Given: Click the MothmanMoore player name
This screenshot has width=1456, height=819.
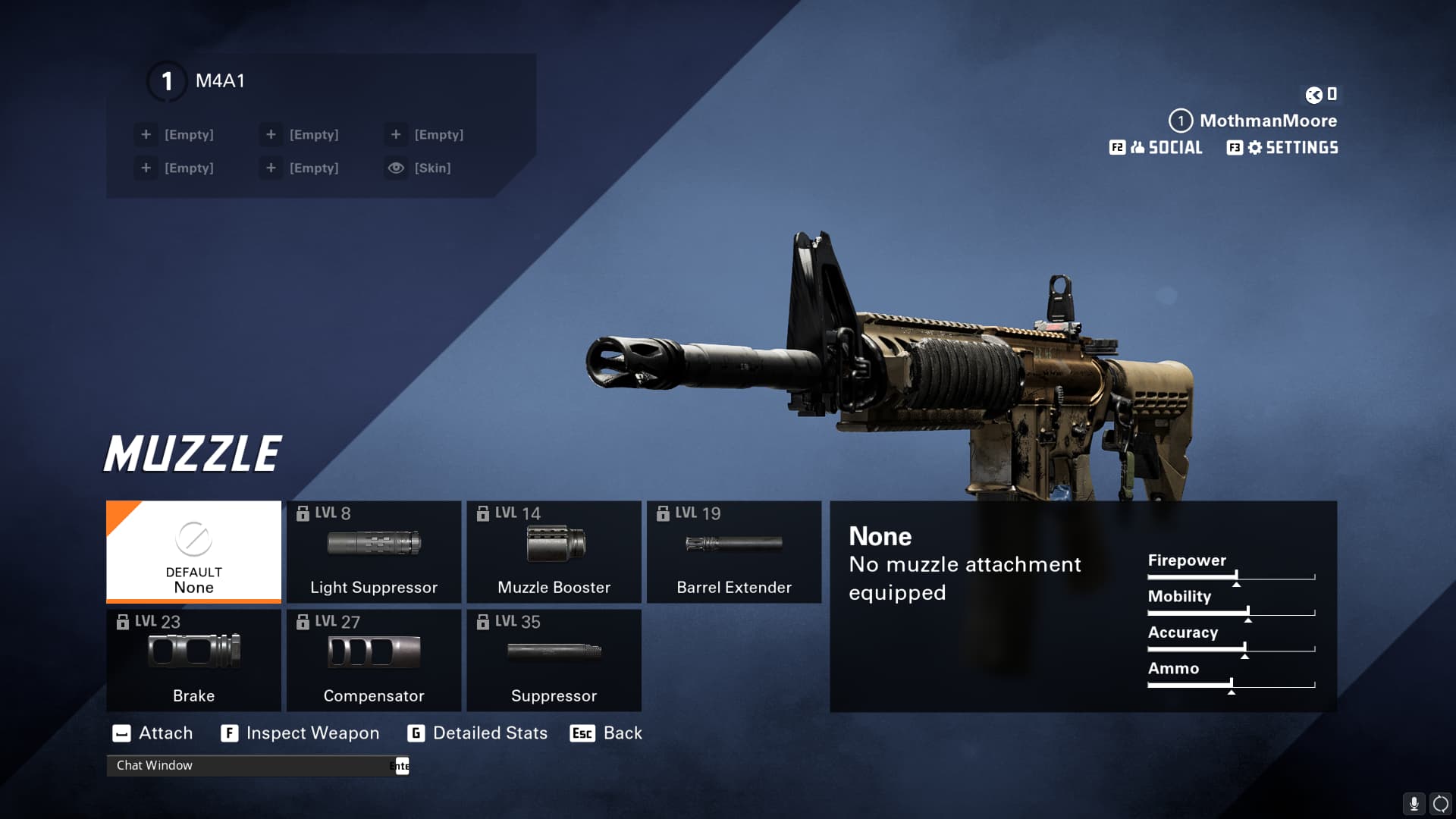Looking at the screenshot, I should (1268, 121).
